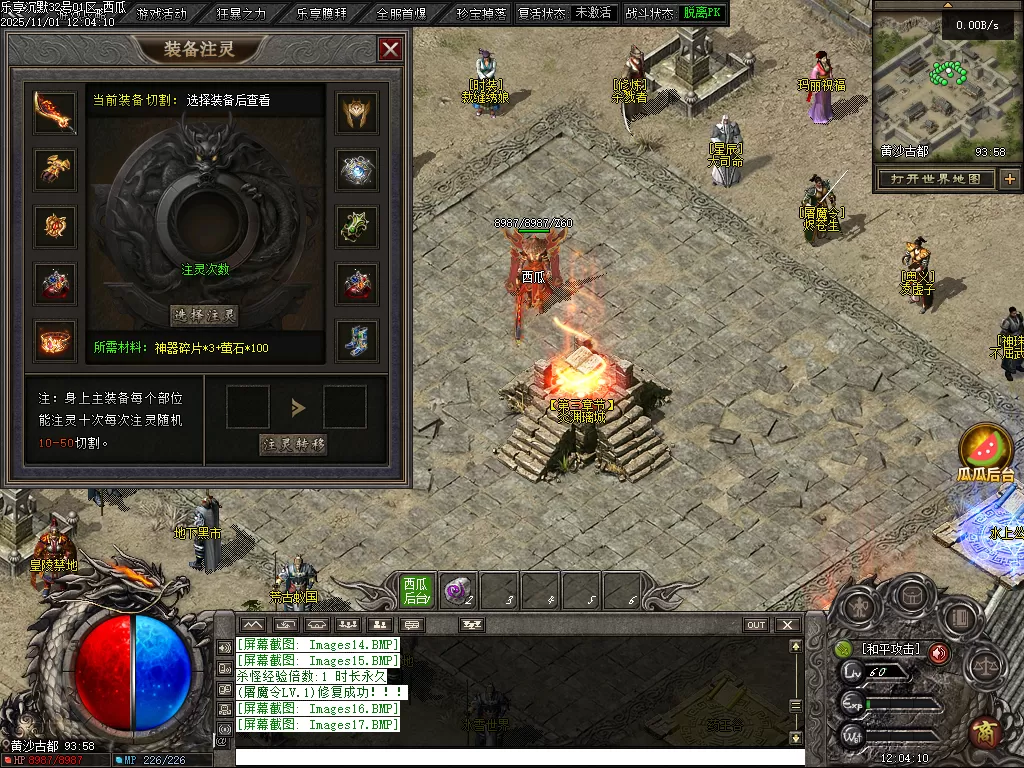The height and width of the screenshot is (768, 1024).
Task: Open the 游戏活动 menu
Action: [x=162, y=14]
